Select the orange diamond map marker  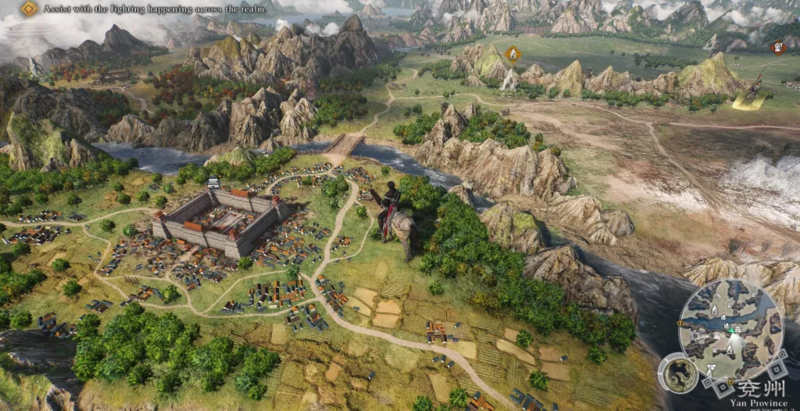click(x=514, y=53)
